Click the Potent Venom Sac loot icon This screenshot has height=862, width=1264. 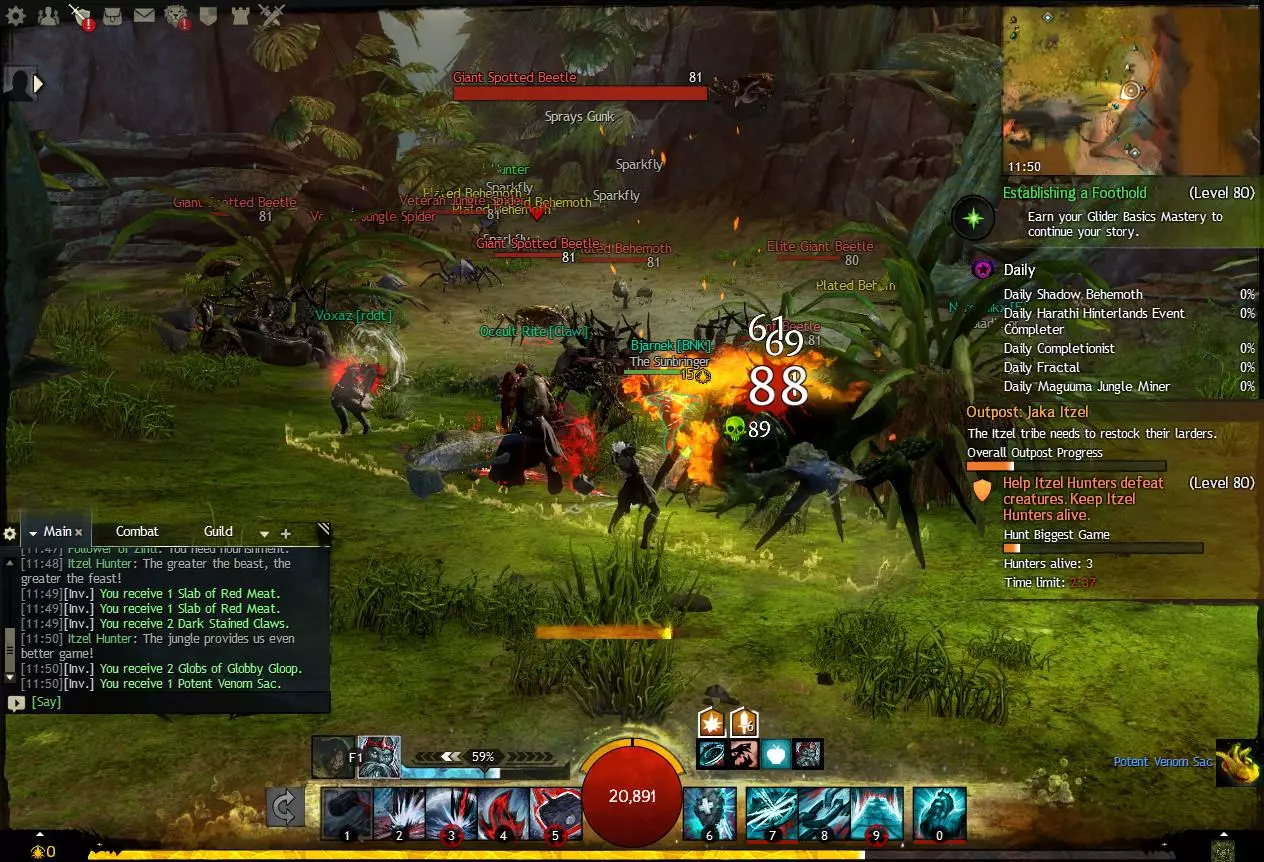(1238, 762)
